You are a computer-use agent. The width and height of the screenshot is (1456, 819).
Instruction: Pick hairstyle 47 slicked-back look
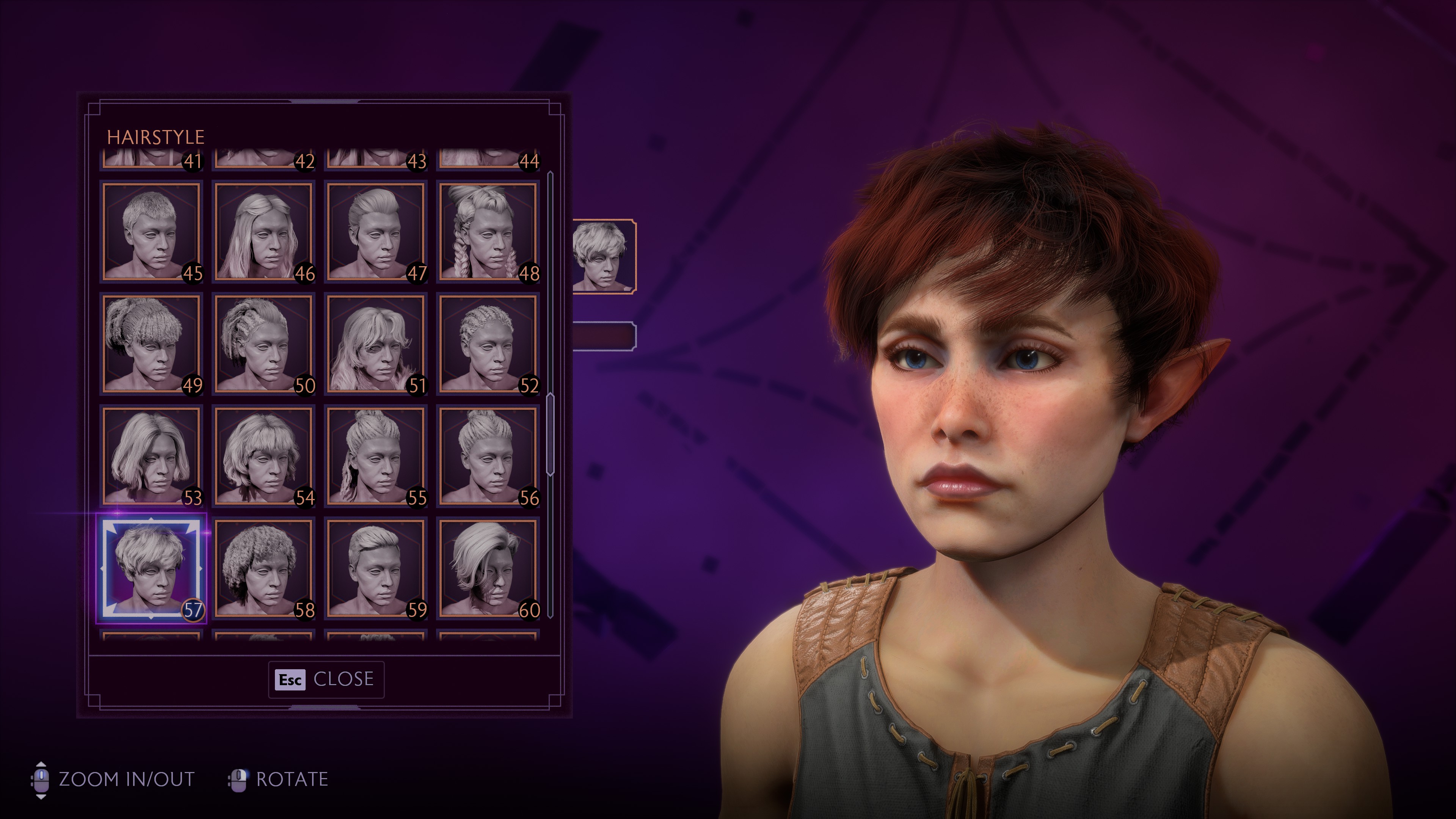tap(376, 231)
